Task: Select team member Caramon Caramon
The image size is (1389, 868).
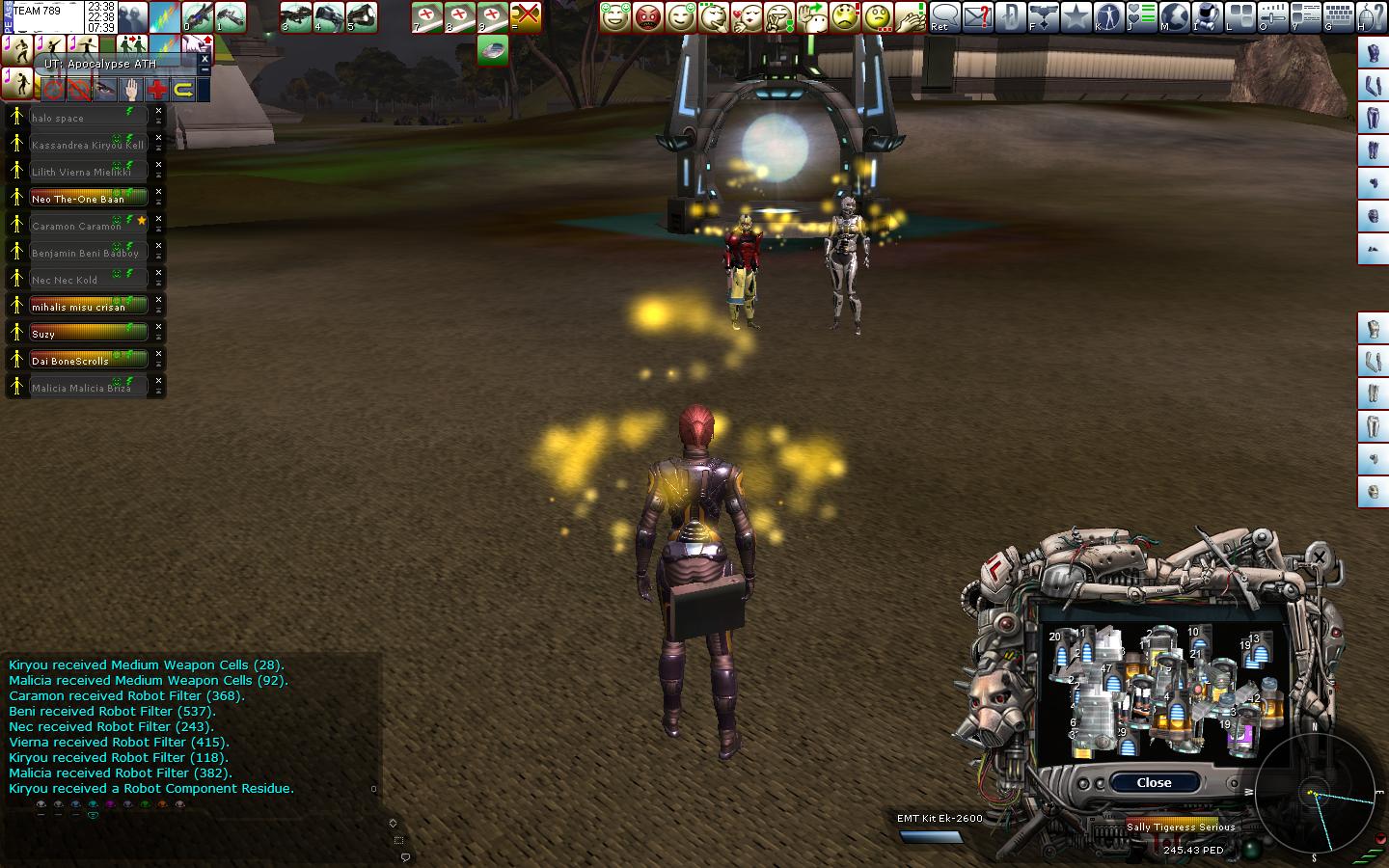Action: (89, 225)
